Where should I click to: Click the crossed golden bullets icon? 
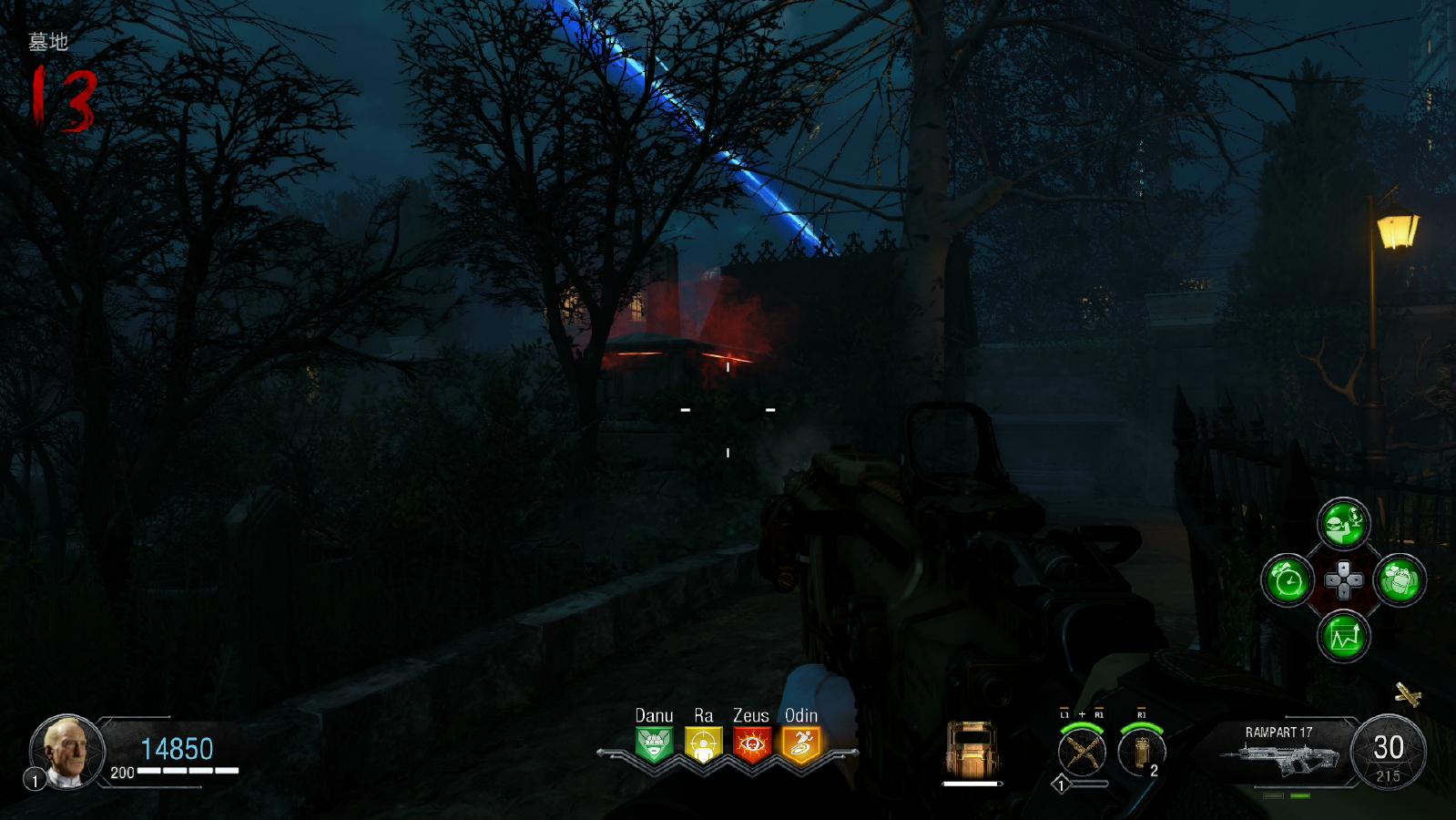(x=1408, y=696)
